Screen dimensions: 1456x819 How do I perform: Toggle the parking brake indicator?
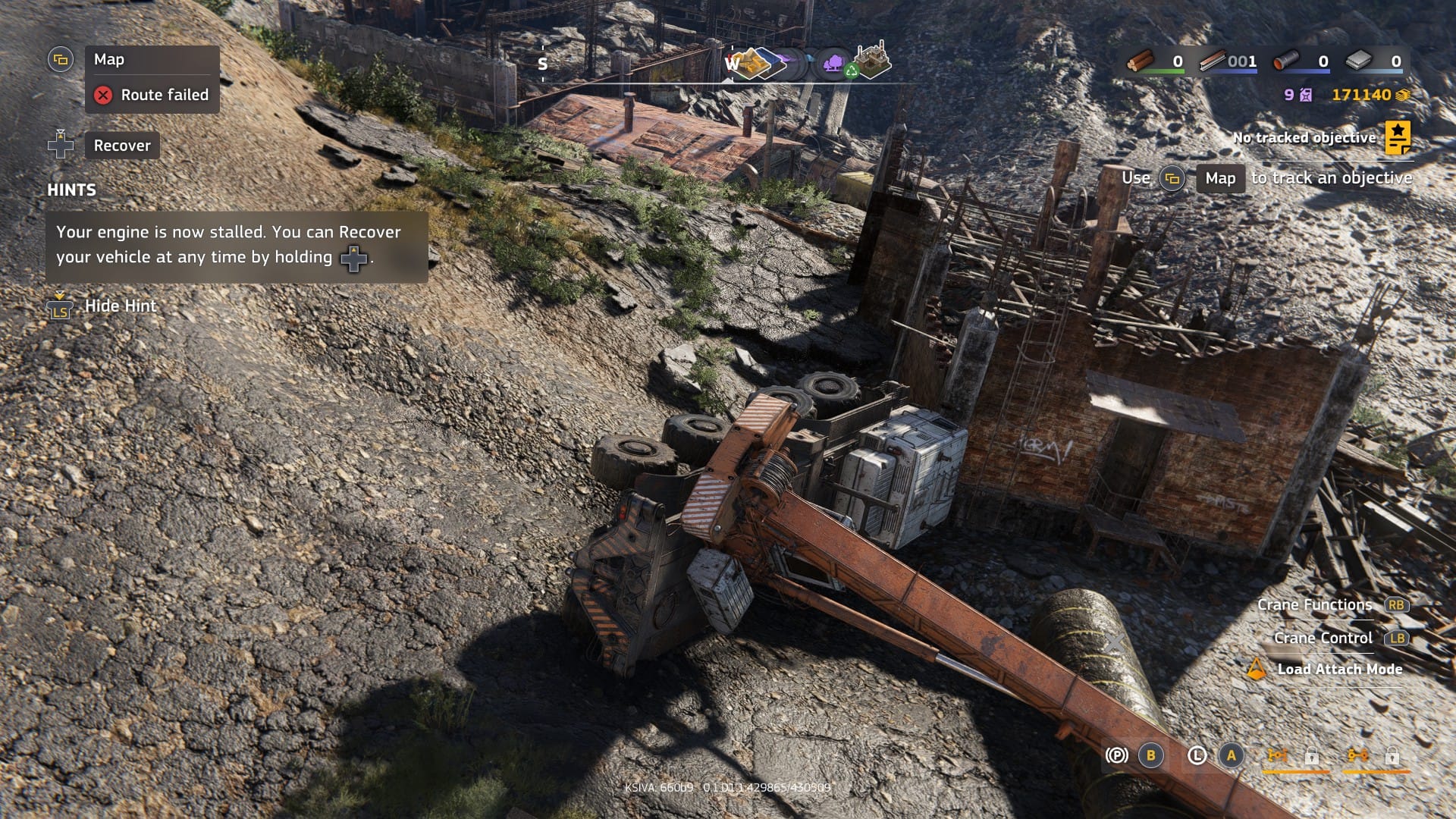coord(1116,755)
